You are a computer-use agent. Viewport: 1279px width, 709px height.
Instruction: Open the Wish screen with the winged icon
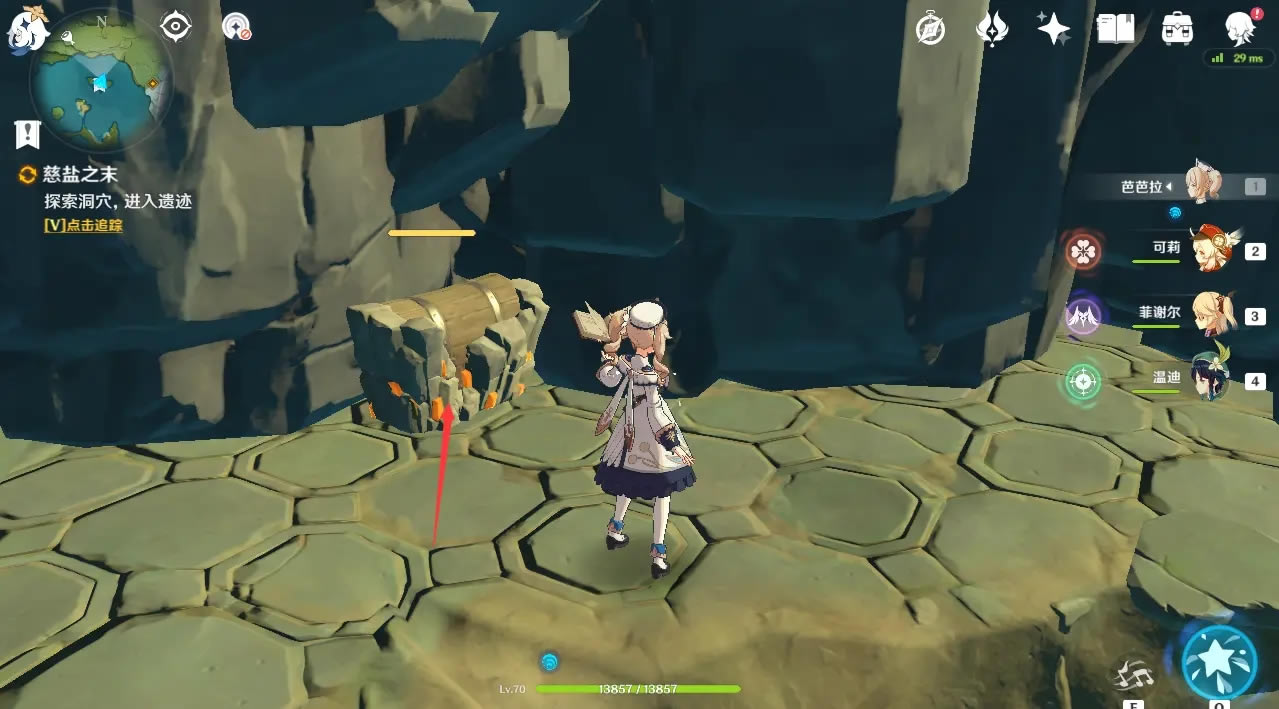tap(991, 29)
